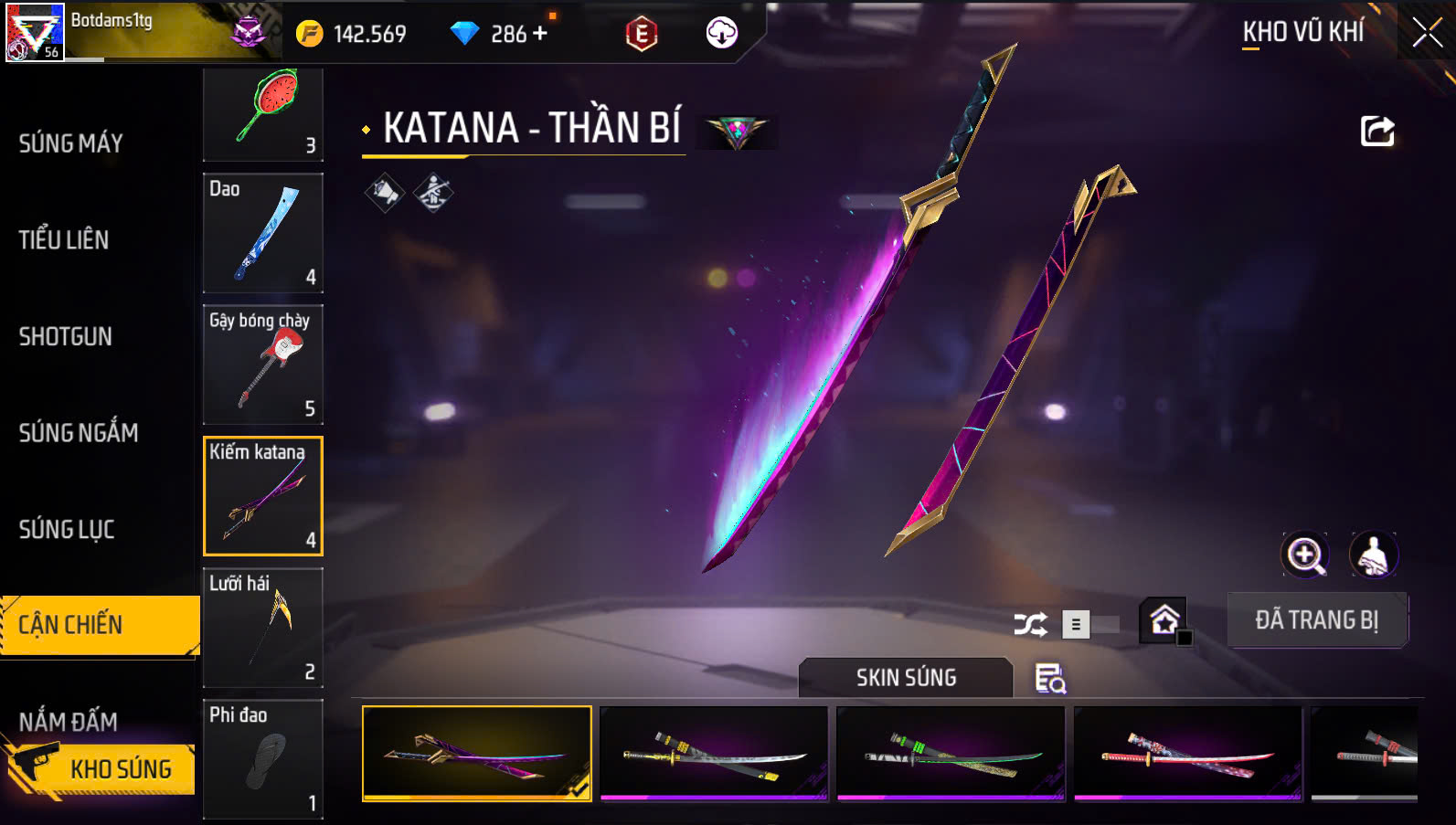Select the Lưỡi hái scythe tile
The height and width of the screenshot is (825, 1456).
tap(263, 628)
